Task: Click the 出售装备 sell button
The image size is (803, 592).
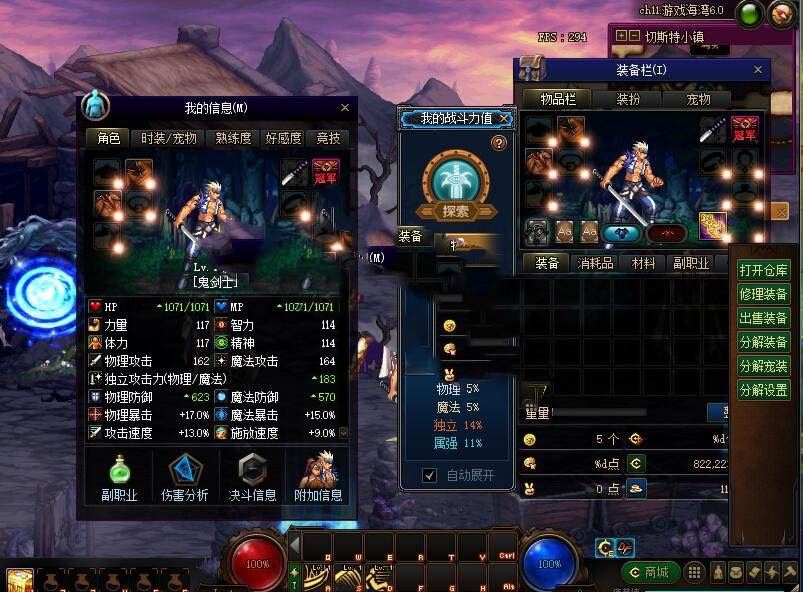Action: coord(763,318)
